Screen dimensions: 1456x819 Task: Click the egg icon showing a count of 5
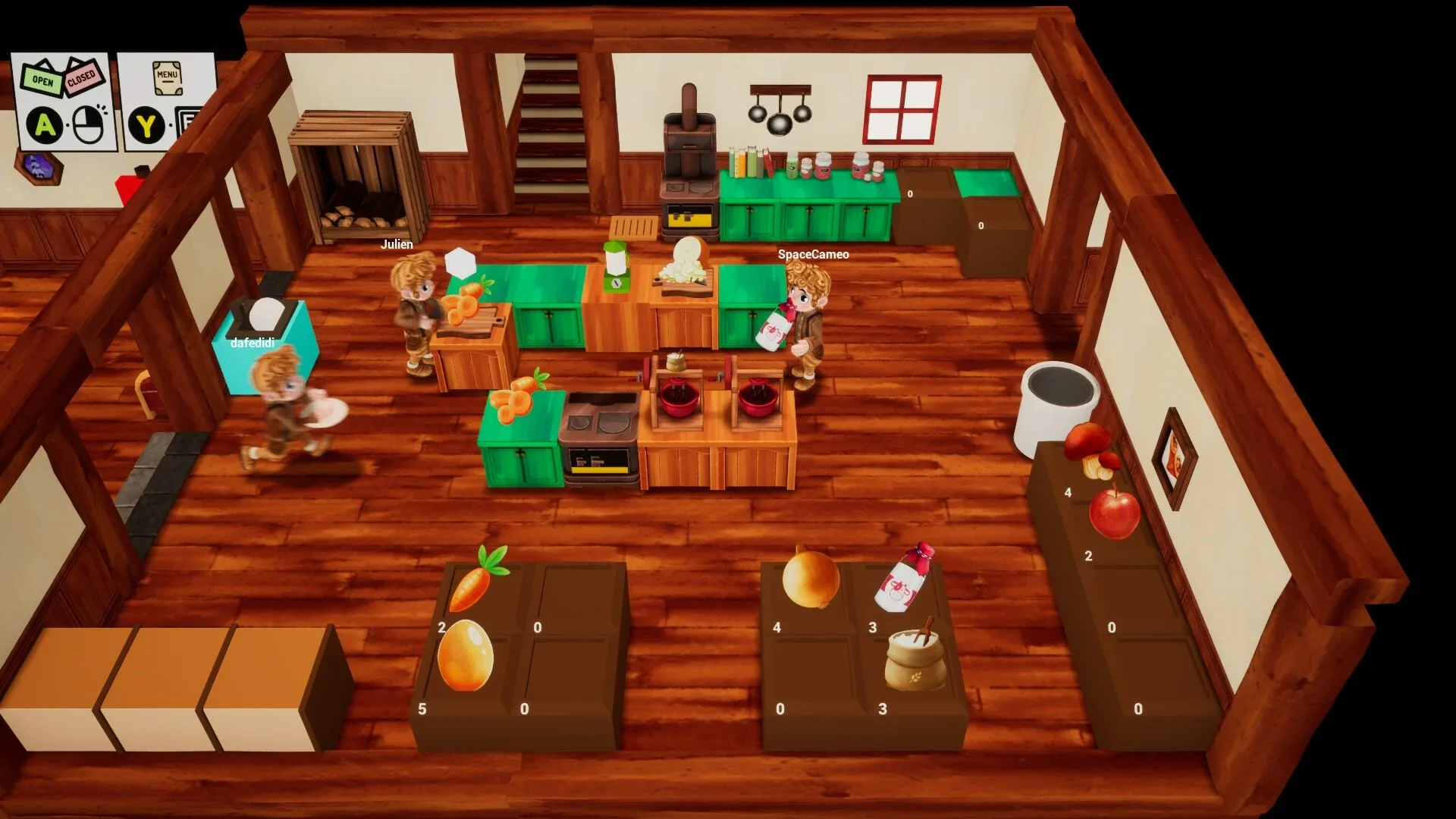tap(466, 654)
